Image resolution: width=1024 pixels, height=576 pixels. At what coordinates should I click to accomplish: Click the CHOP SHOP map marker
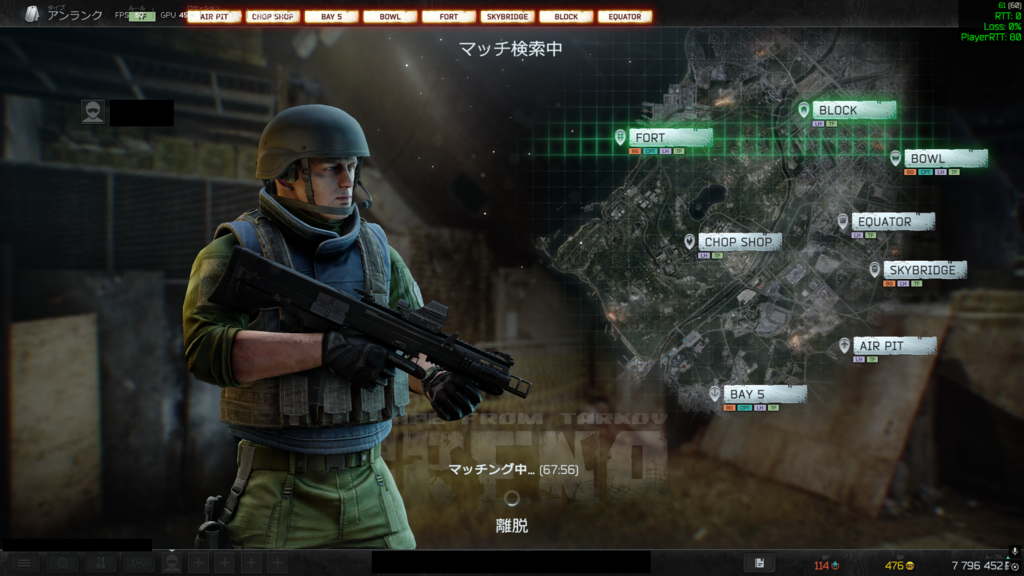pos(738,242)
